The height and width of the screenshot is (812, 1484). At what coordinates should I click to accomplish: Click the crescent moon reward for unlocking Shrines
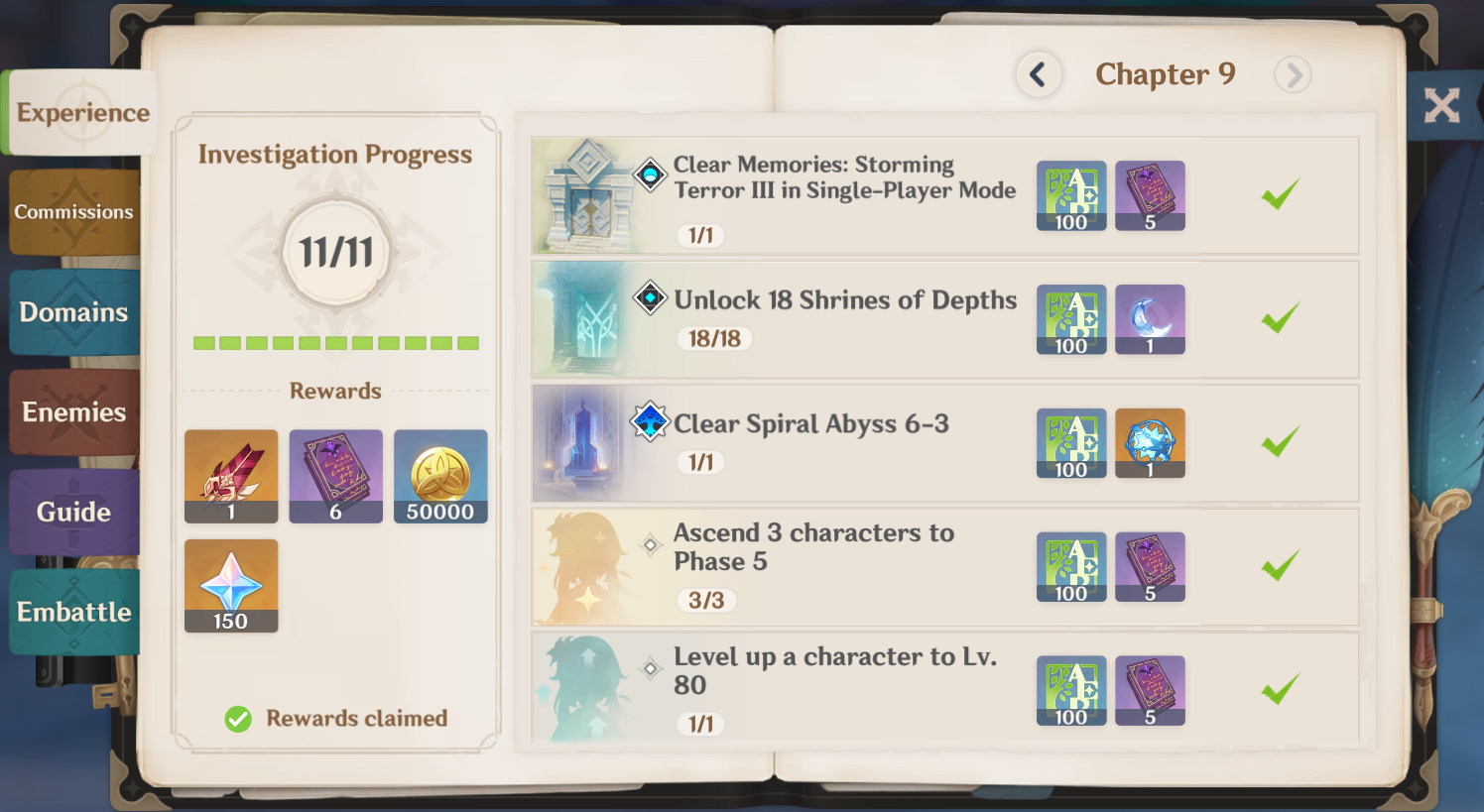(x=1150, y=319)
